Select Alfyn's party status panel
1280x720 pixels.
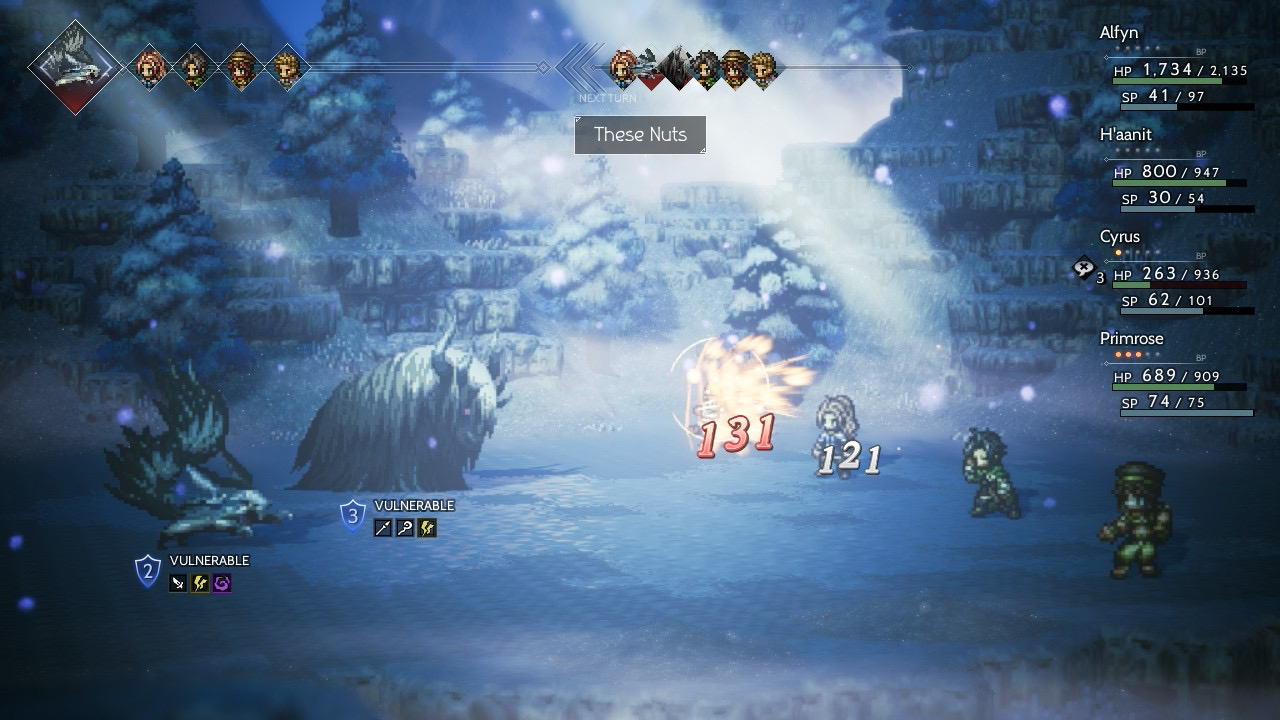pyautogui.click(x=1178, y=70)
